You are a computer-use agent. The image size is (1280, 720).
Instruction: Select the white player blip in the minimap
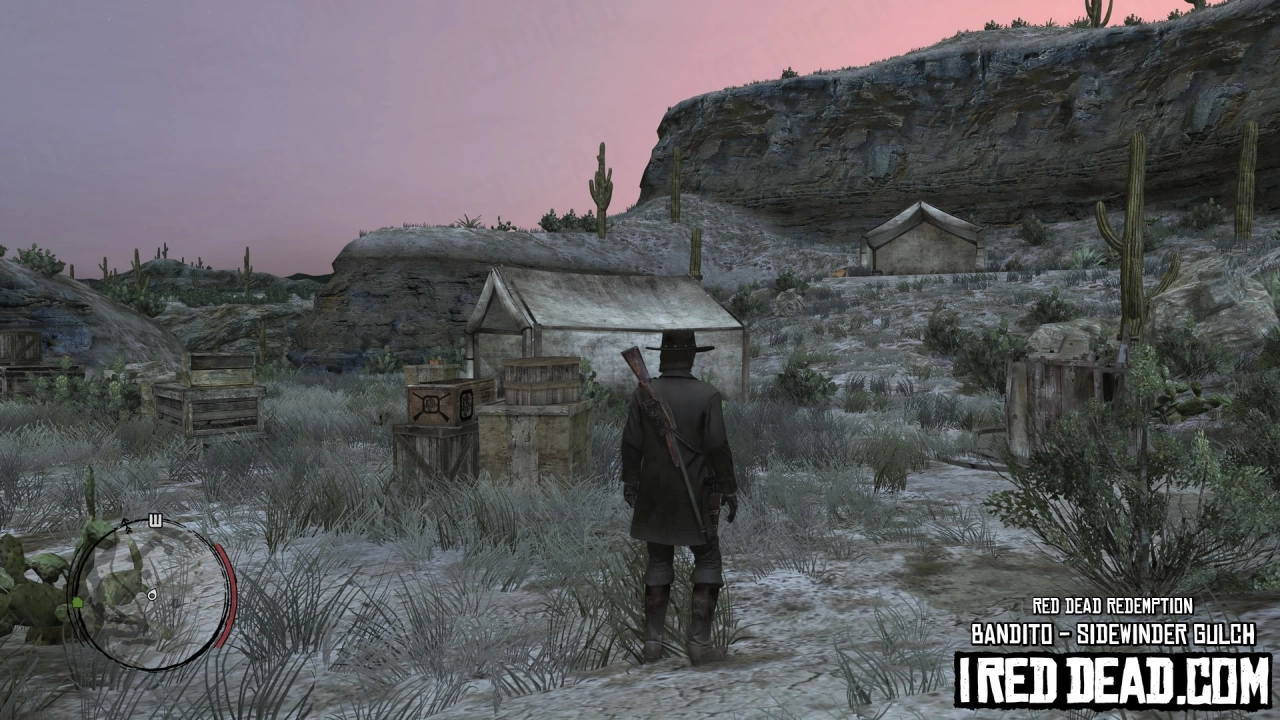click(x=152, y=596)
